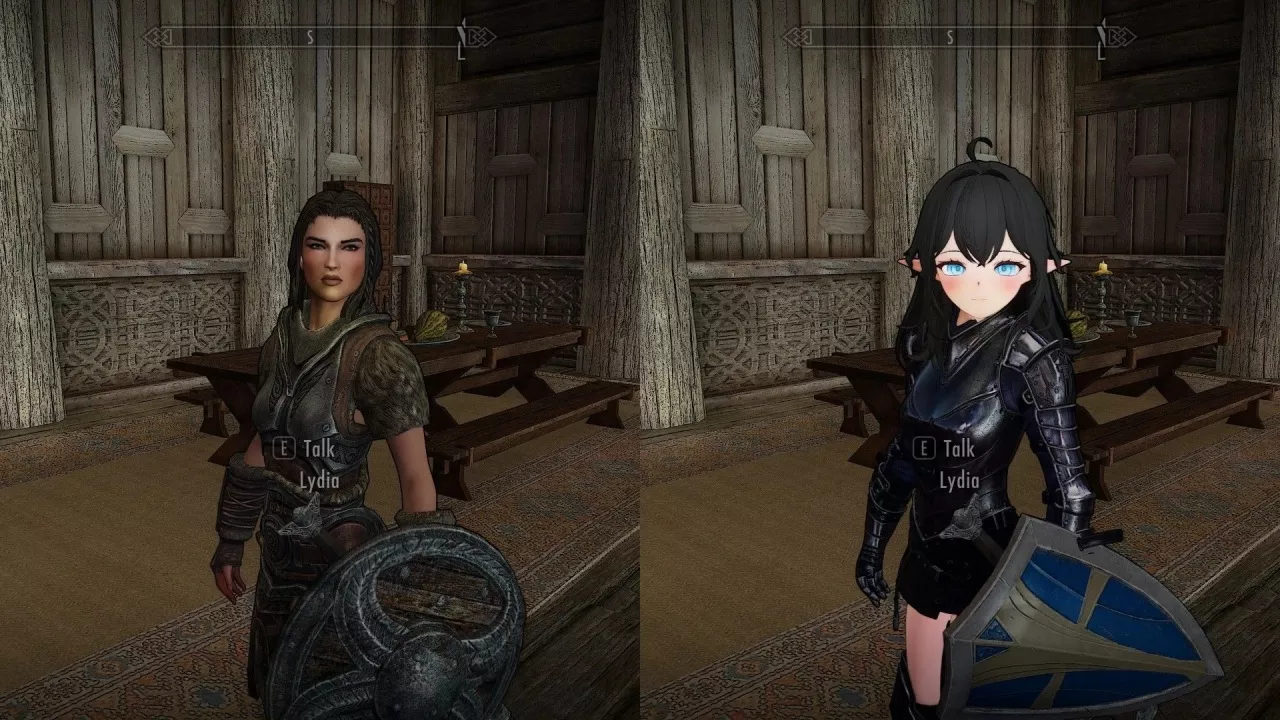Click the L quest marker below the left compass
Image resolution: width=1280 pixels, height=720 pixels.
coord(460,54)
